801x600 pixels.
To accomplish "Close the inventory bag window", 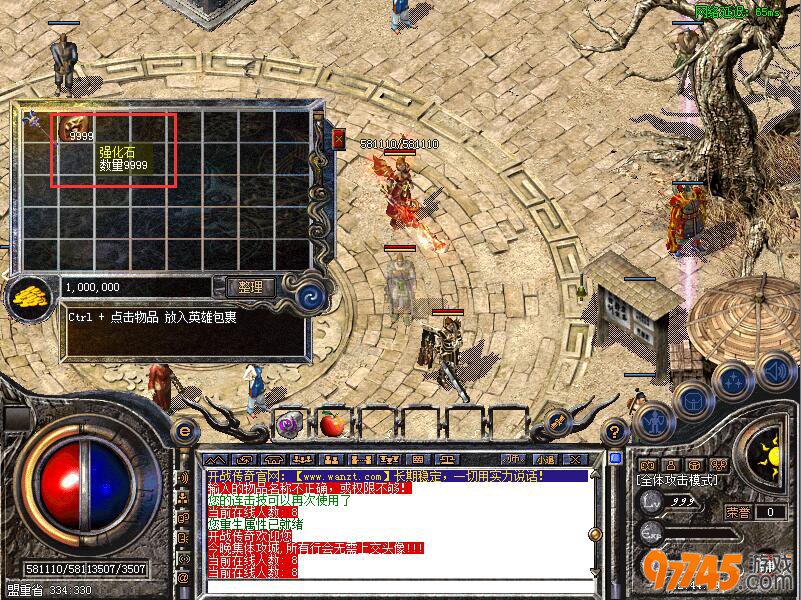I will coord(339,136).
